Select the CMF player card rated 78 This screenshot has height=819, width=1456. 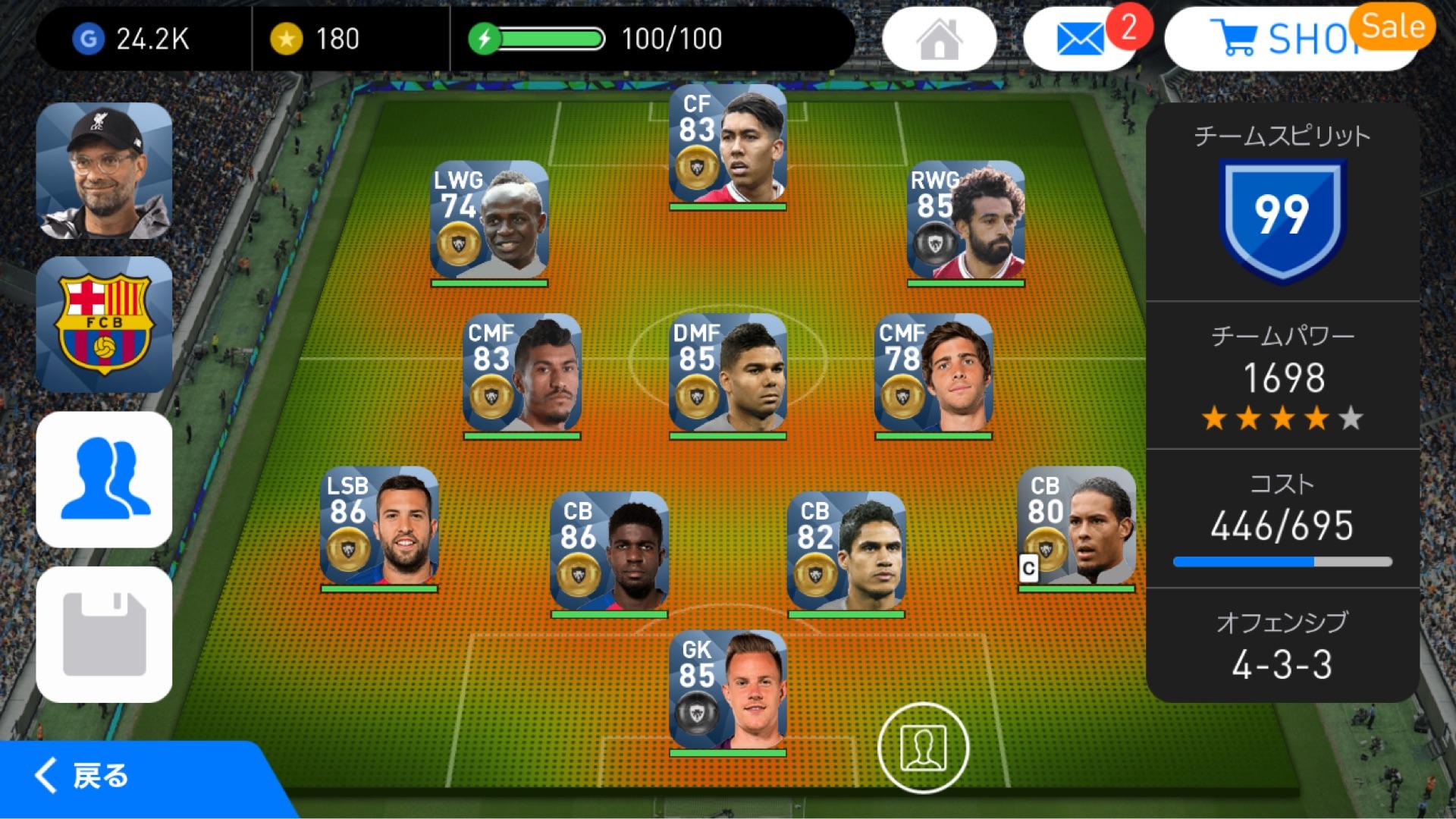click(934, 375)
